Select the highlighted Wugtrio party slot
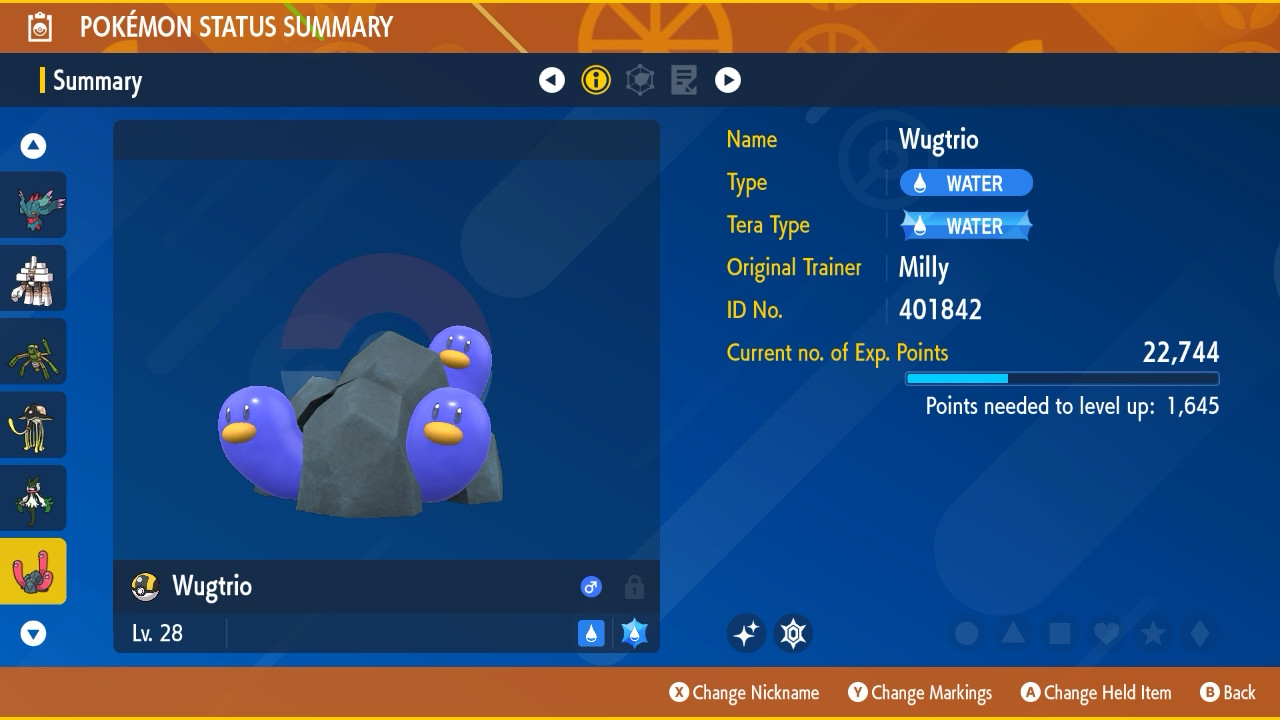Viewport: 1280px width, 720px height. (x=34, y=571)
